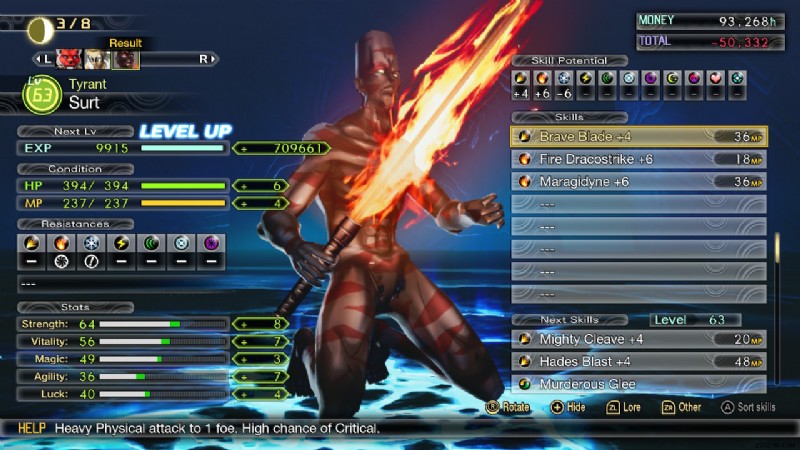Click the Physical skill potential icon showing +4

tap(520, 77)
